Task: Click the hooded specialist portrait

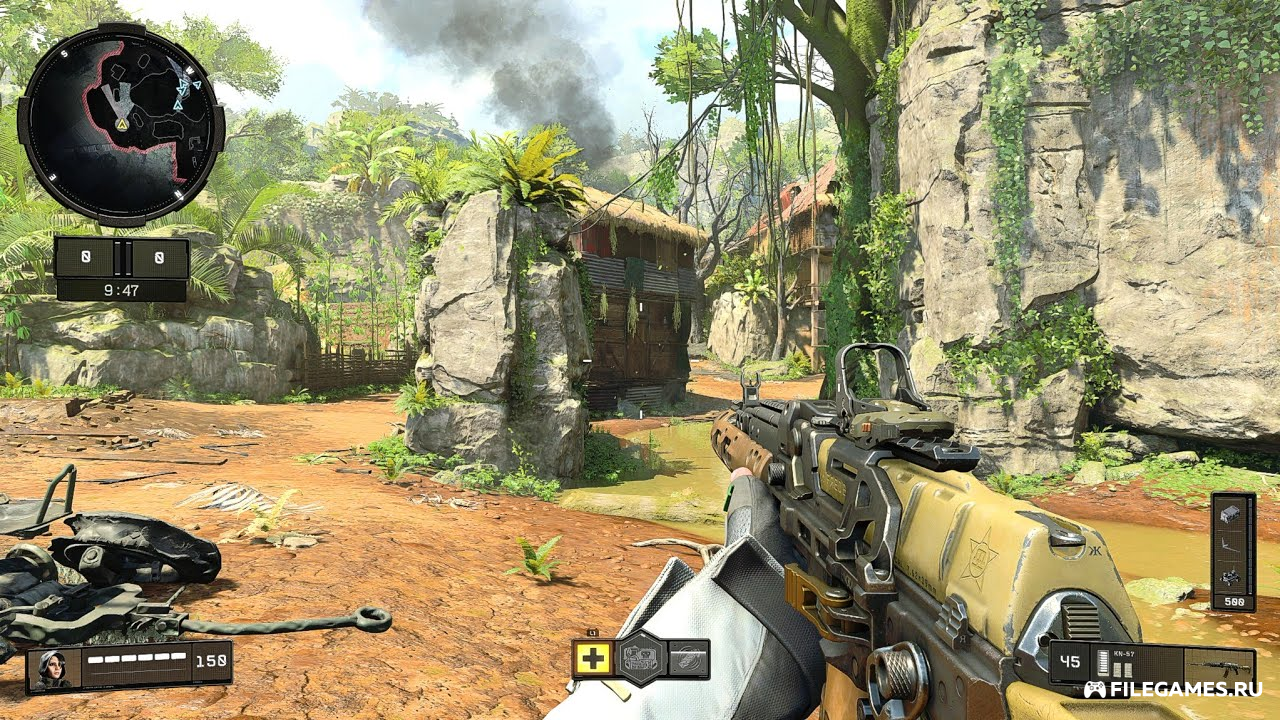Action: point(52,669)
